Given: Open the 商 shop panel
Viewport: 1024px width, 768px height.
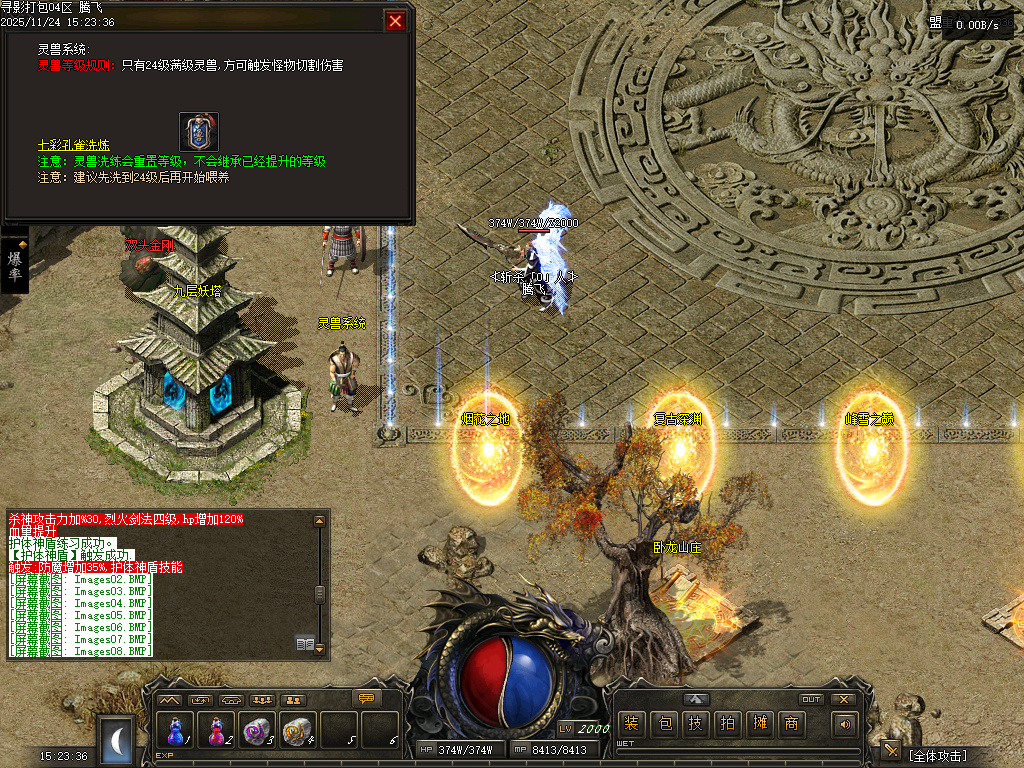Looking at the screenshot, I should pos(791,724).
